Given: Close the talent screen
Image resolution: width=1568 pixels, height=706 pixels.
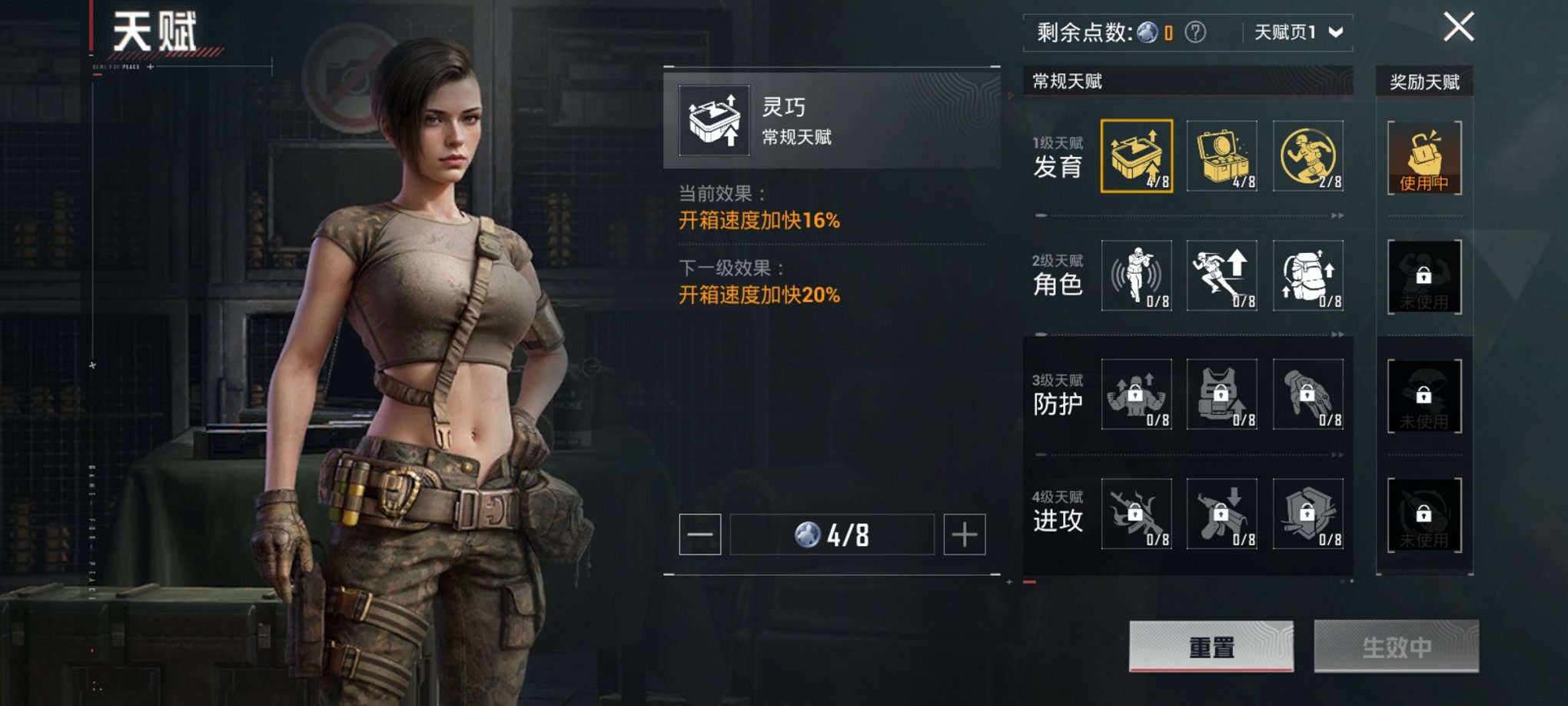Looking at the screenshot, I should 1458,28.
